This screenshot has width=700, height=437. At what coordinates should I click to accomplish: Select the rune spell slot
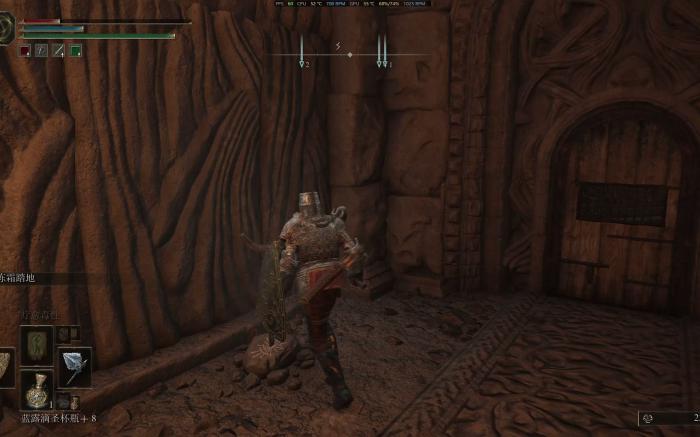37,345
